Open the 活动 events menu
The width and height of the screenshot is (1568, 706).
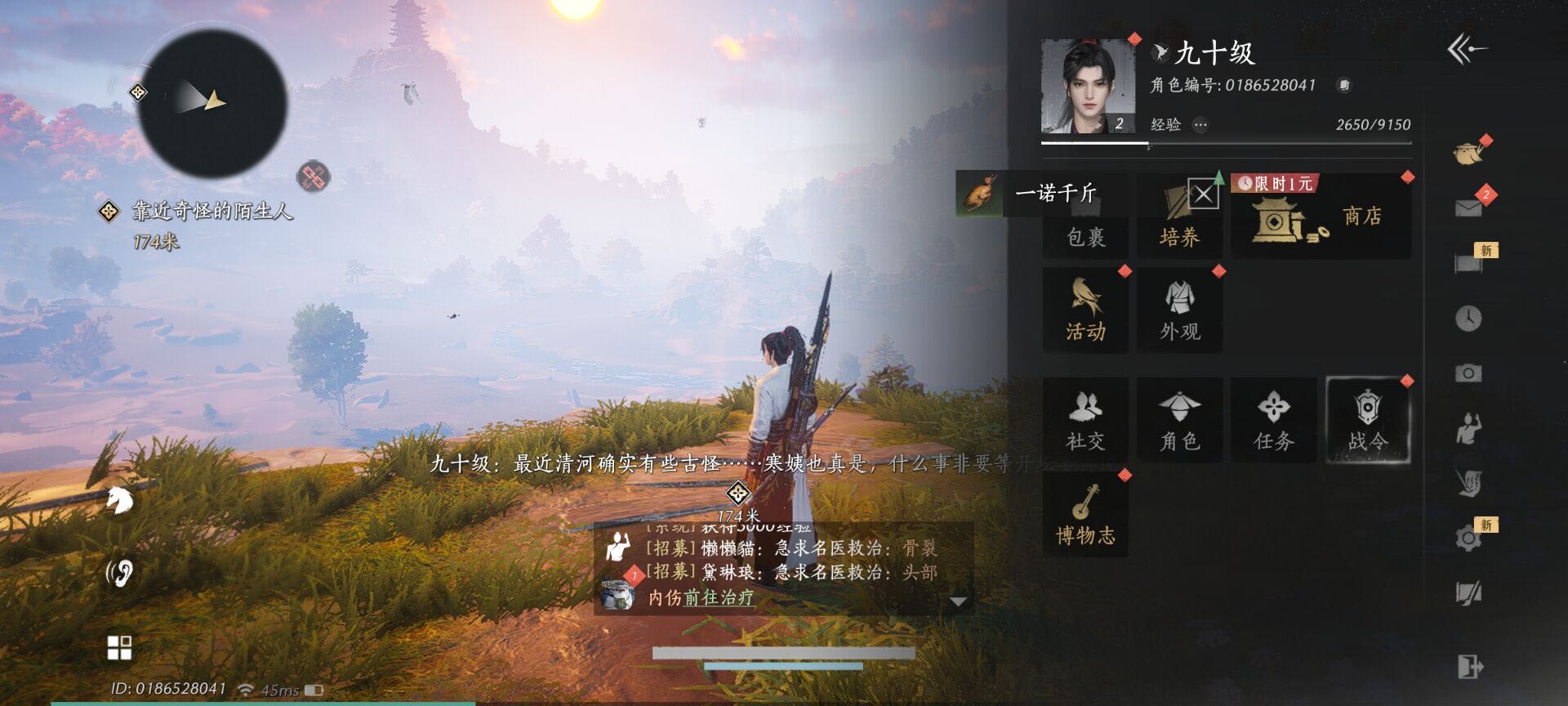[x=1085, y=311]
